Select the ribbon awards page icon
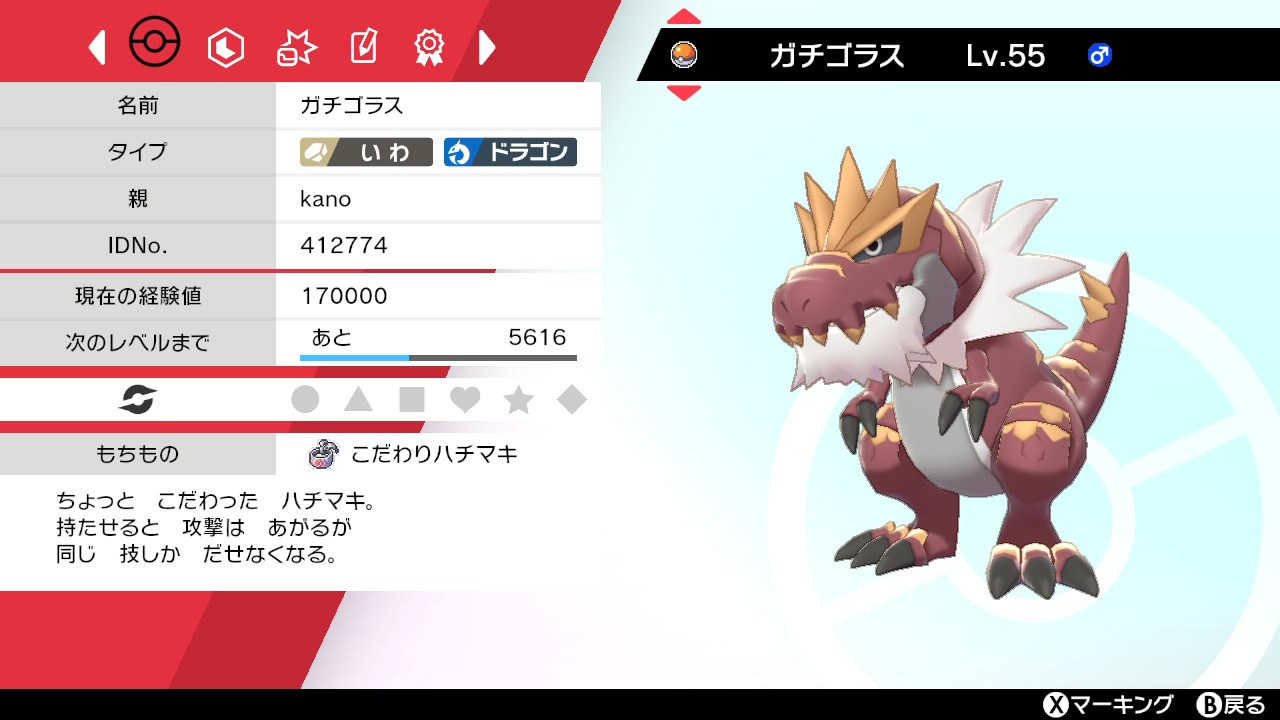The width and height of the screenshot is (1280, 720). pyautogui.click(x=428, y=45)
